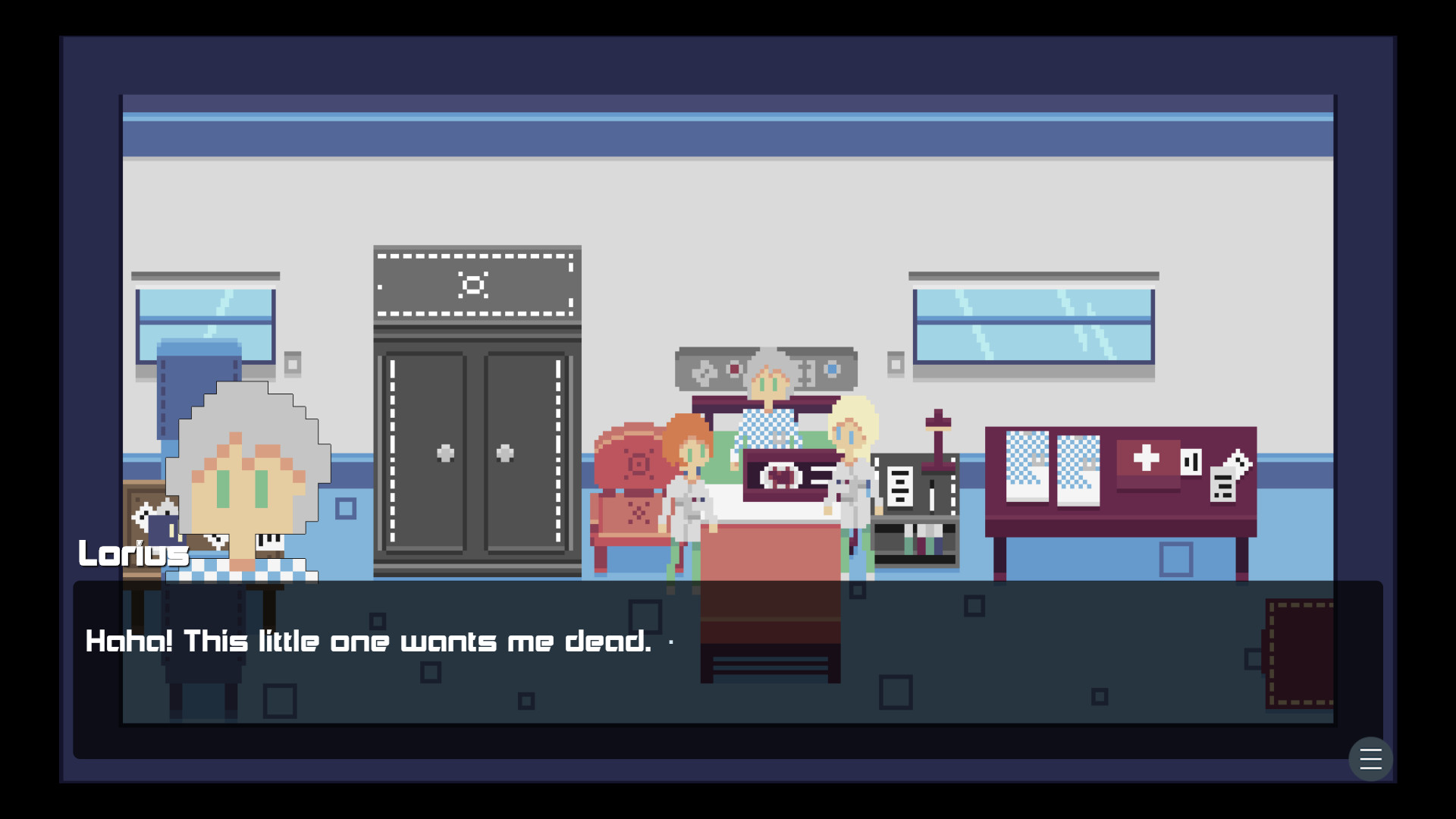Click the dialogue text to advance conversation

click(x=368, y=642)
